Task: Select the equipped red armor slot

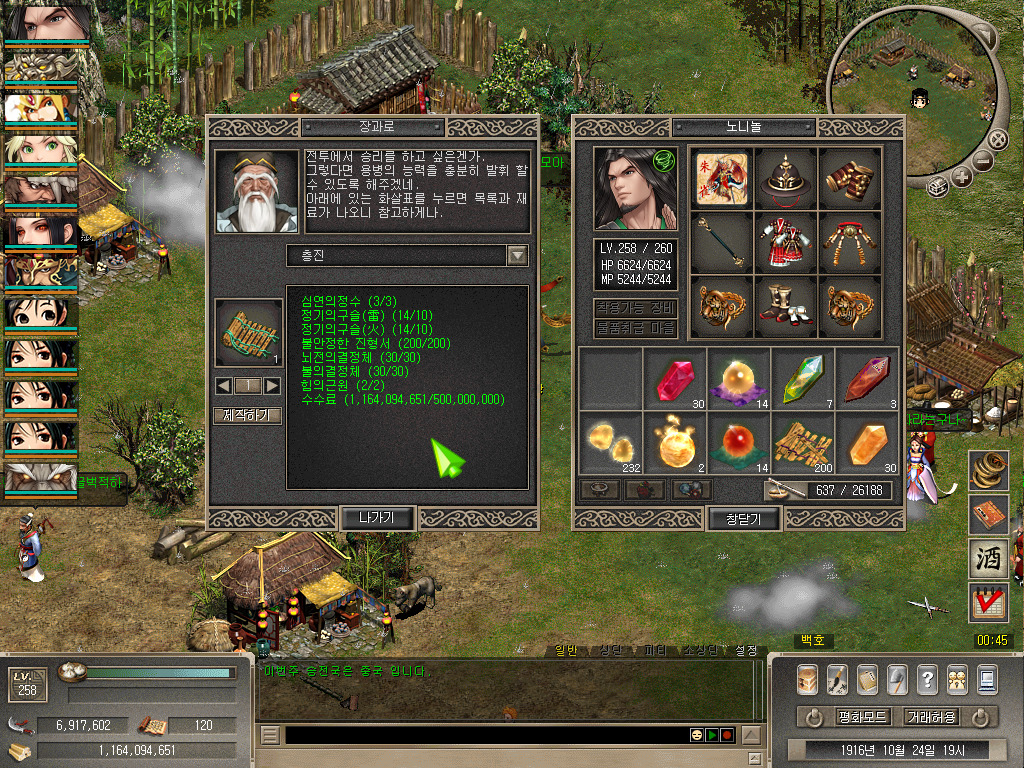Action: pyautogui.click(x=785, y=241)
